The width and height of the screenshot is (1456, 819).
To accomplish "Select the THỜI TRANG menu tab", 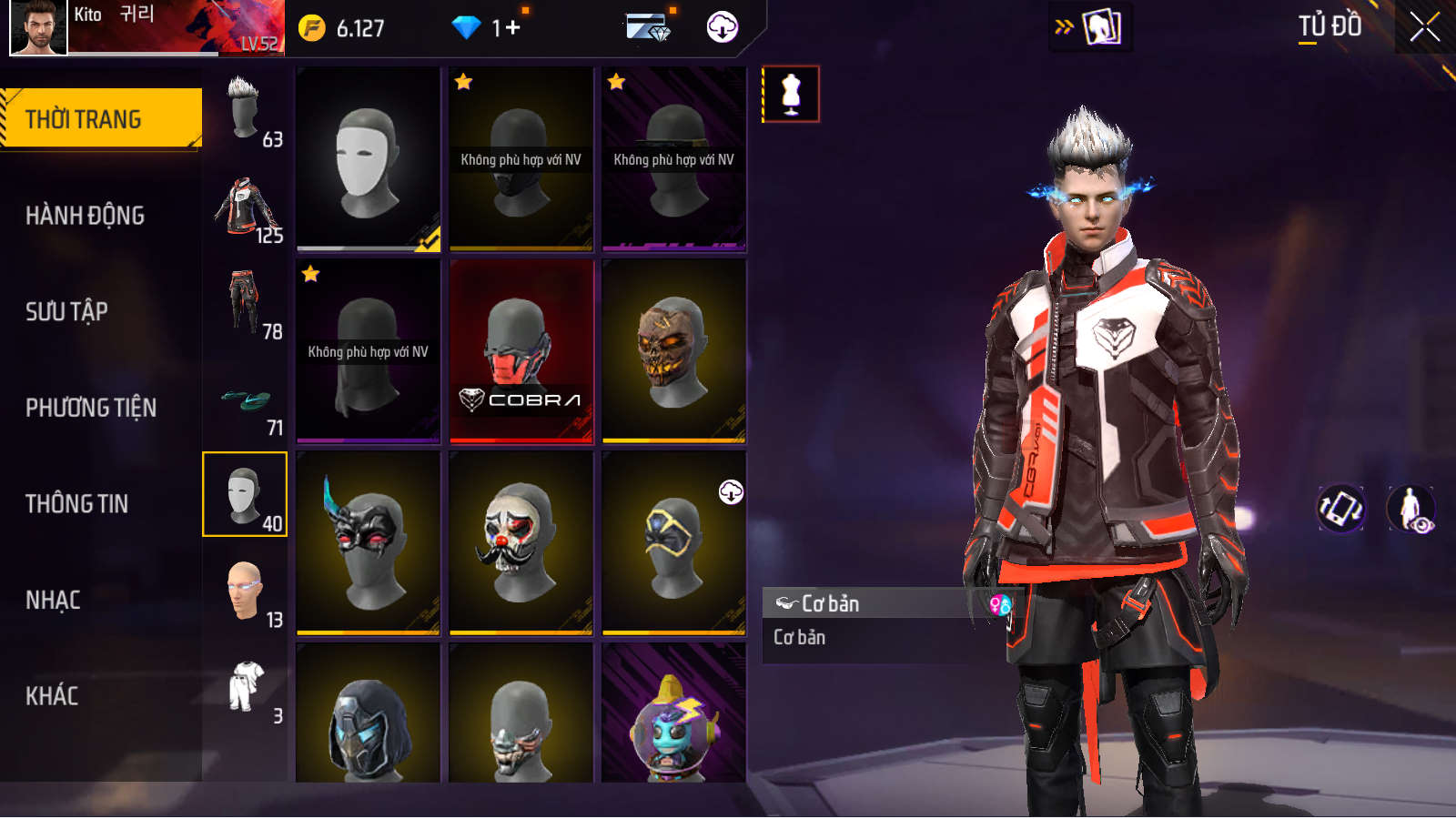I will [x=100, y=118].
